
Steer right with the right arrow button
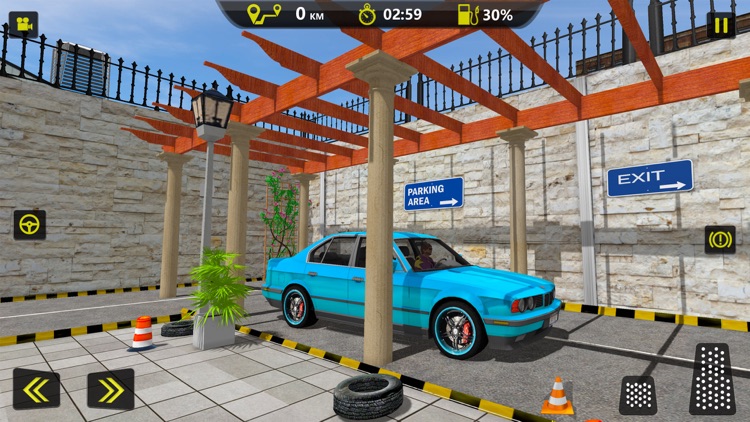110,388
